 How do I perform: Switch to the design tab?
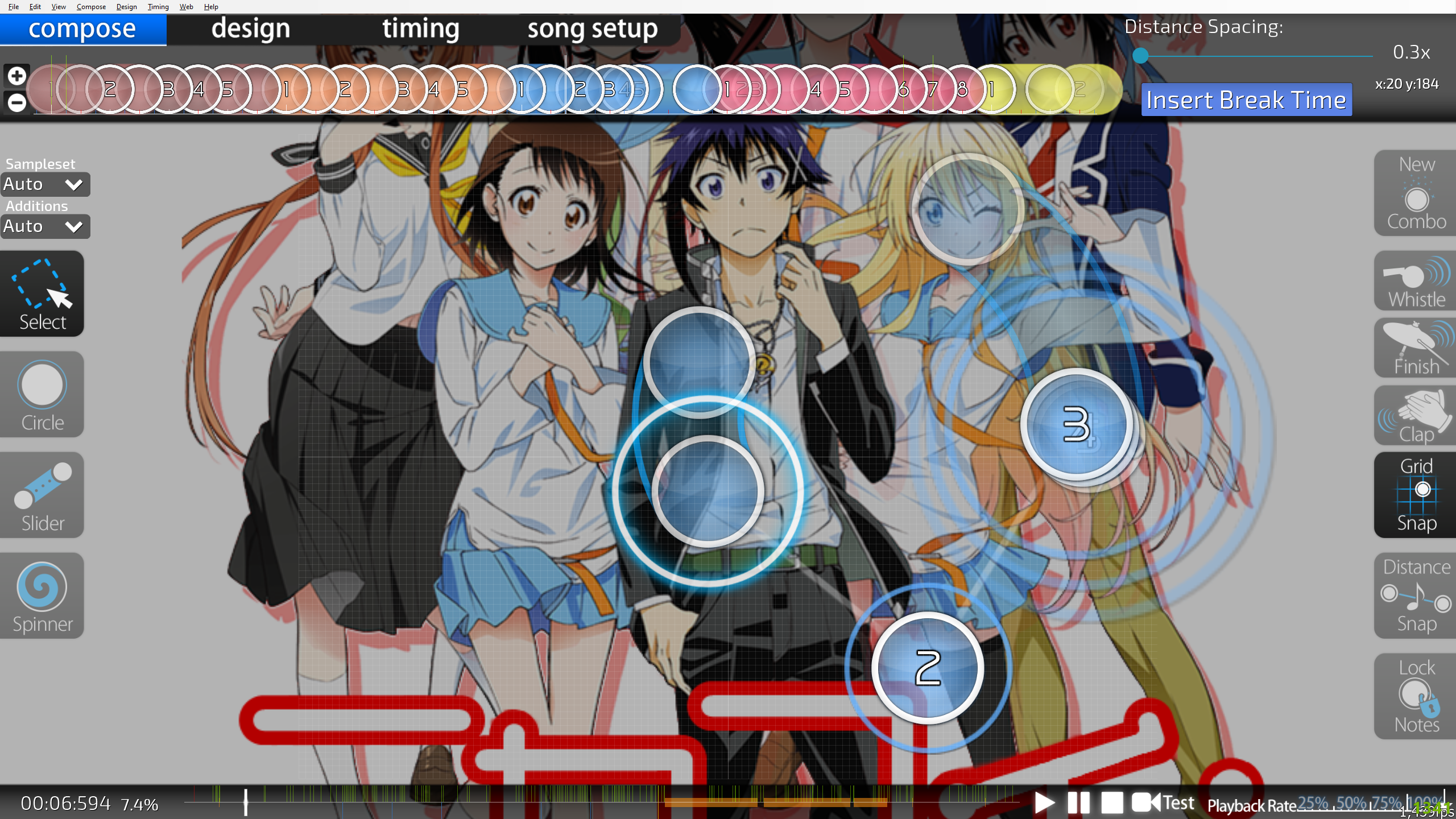pos(250,29)
